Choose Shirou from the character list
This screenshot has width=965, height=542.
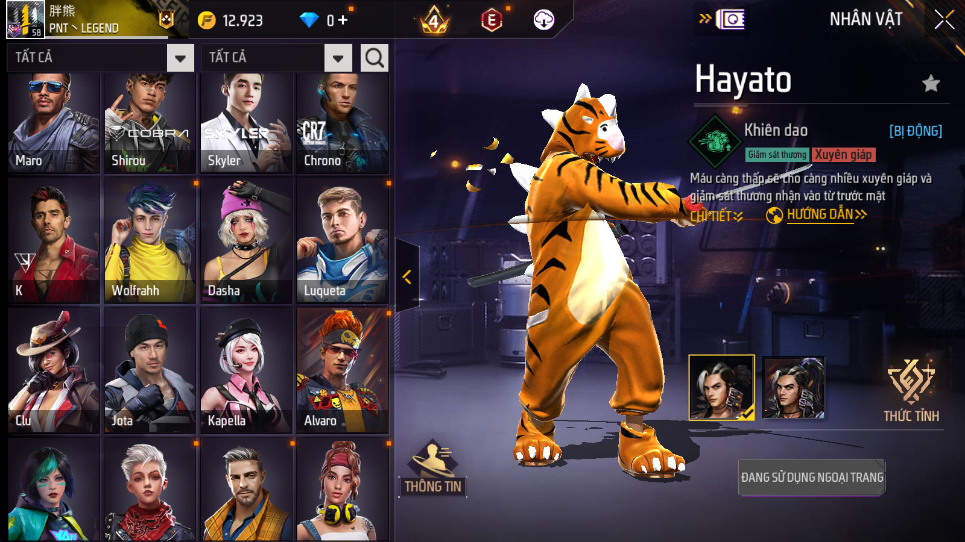[150, 122]
